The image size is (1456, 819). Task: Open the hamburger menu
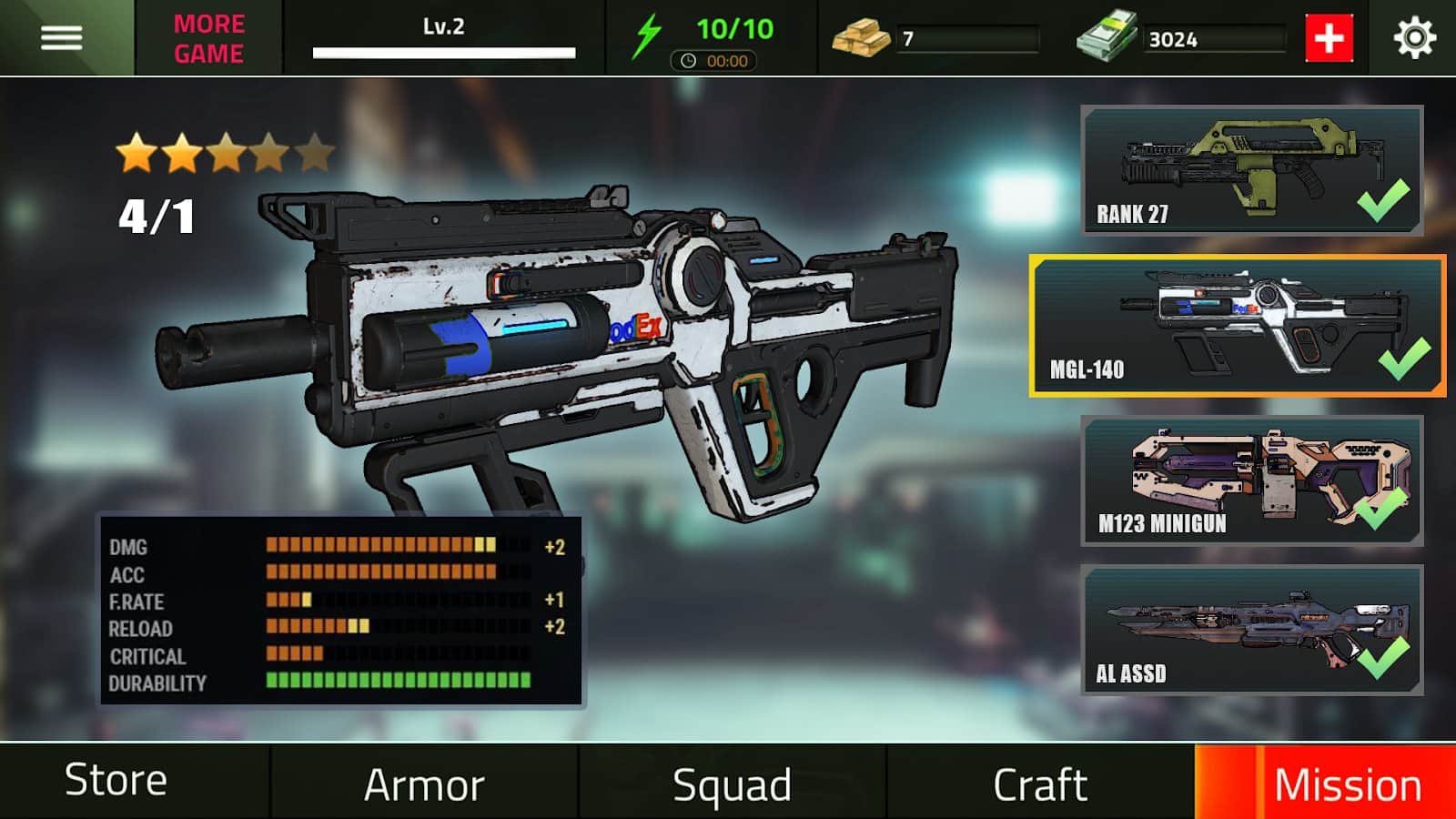pos(62,37)
